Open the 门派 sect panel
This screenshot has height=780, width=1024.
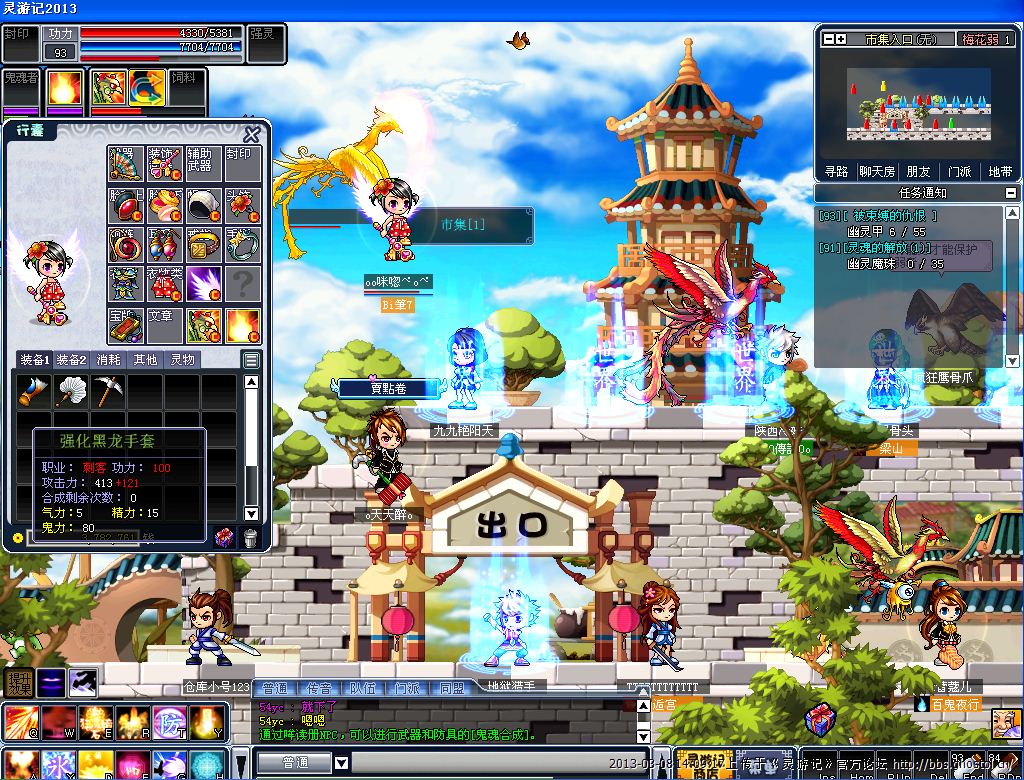(x=959, y=171)
